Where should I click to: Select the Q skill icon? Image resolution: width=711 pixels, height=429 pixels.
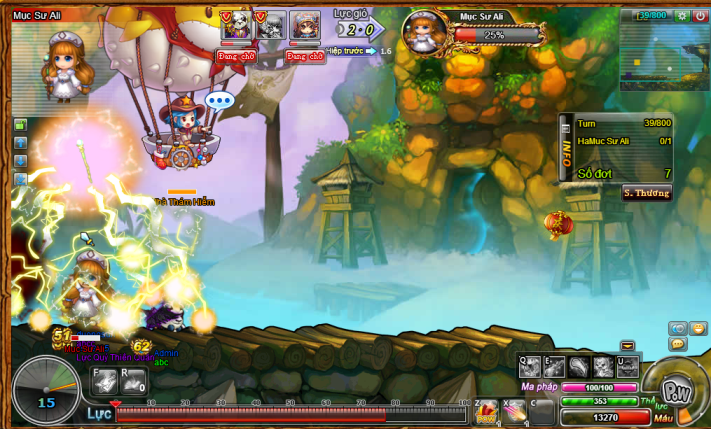click(x=530, y=367)
